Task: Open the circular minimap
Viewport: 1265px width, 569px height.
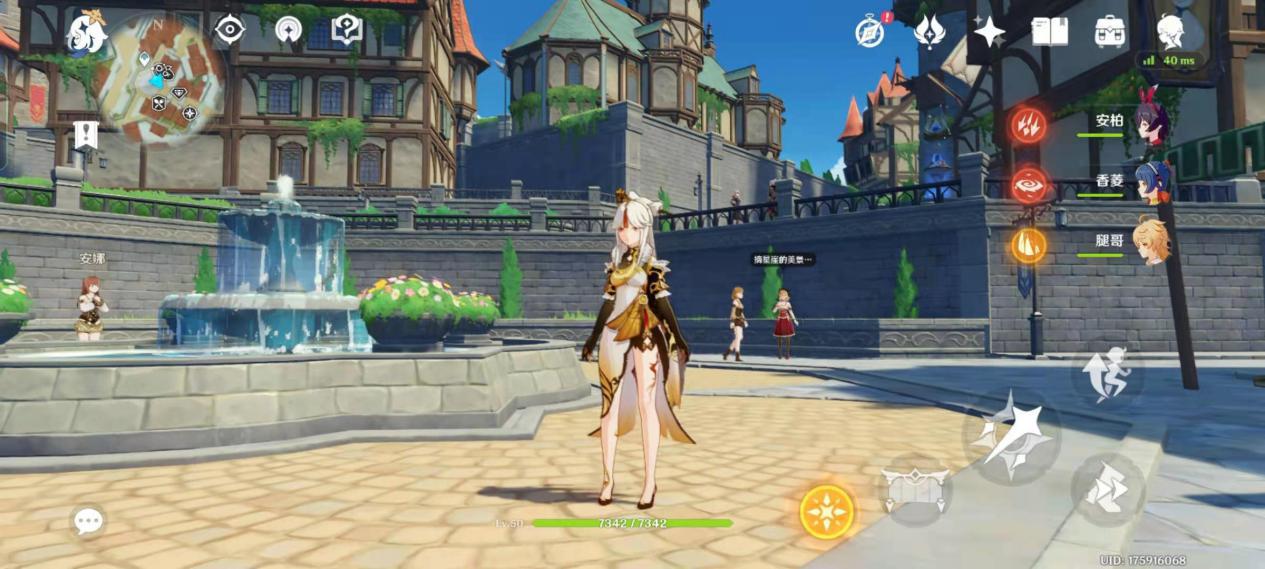Action: [x=163, y=81]
